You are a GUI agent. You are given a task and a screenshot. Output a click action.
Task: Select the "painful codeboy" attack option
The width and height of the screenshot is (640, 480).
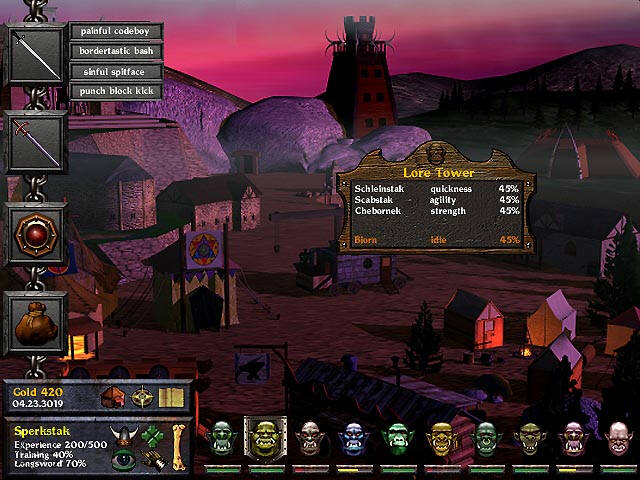[116, 31]
